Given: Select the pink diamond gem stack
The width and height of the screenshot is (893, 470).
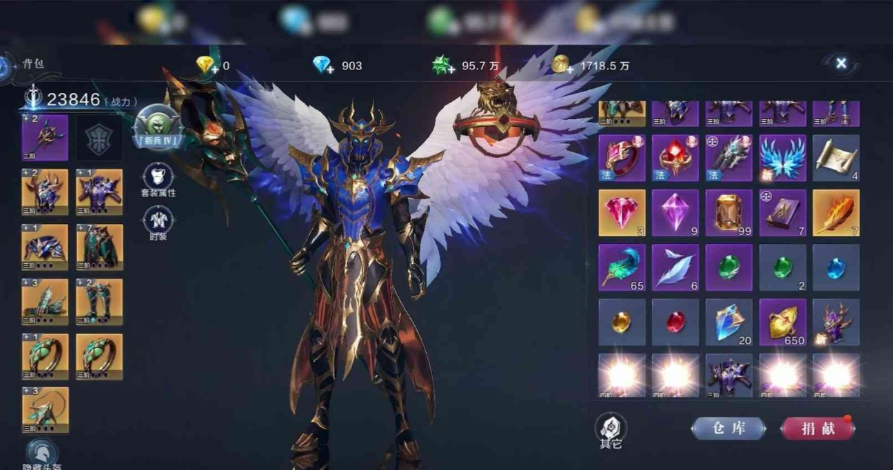Looking at the screenshot, I should click(621, 212).
